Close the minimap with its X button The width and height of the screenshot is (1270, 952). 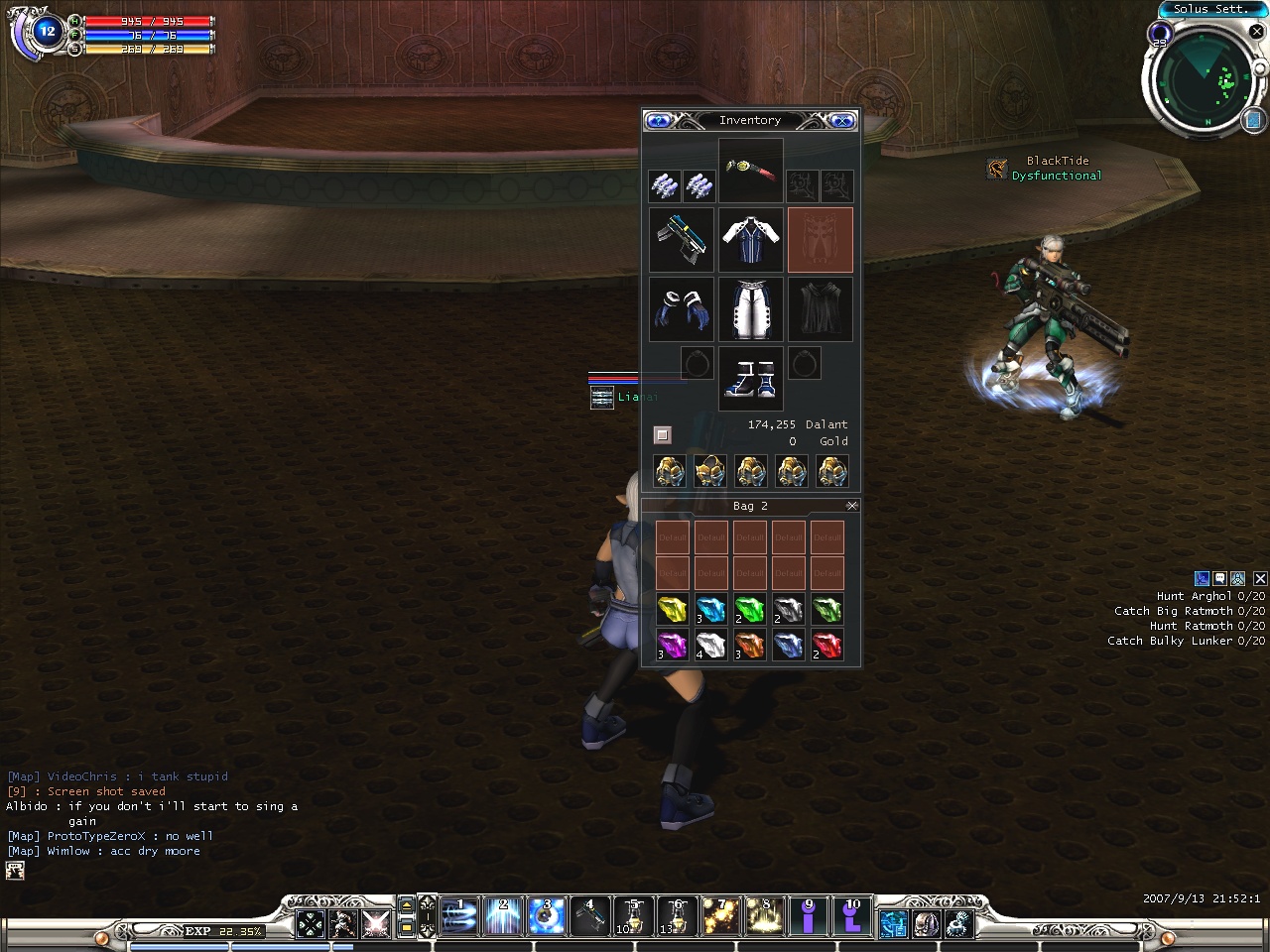tap(1256, 32)
